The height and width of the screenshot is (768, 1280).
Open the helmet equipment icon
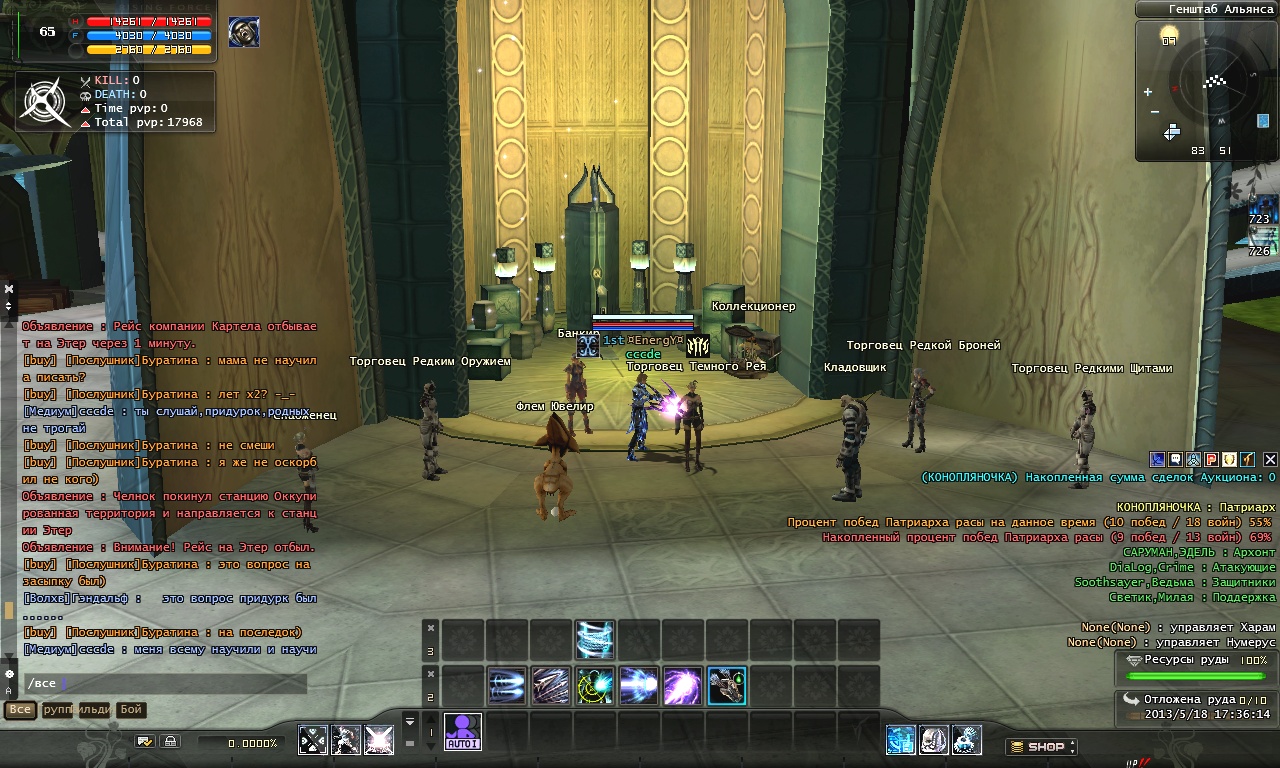point(934,740)
